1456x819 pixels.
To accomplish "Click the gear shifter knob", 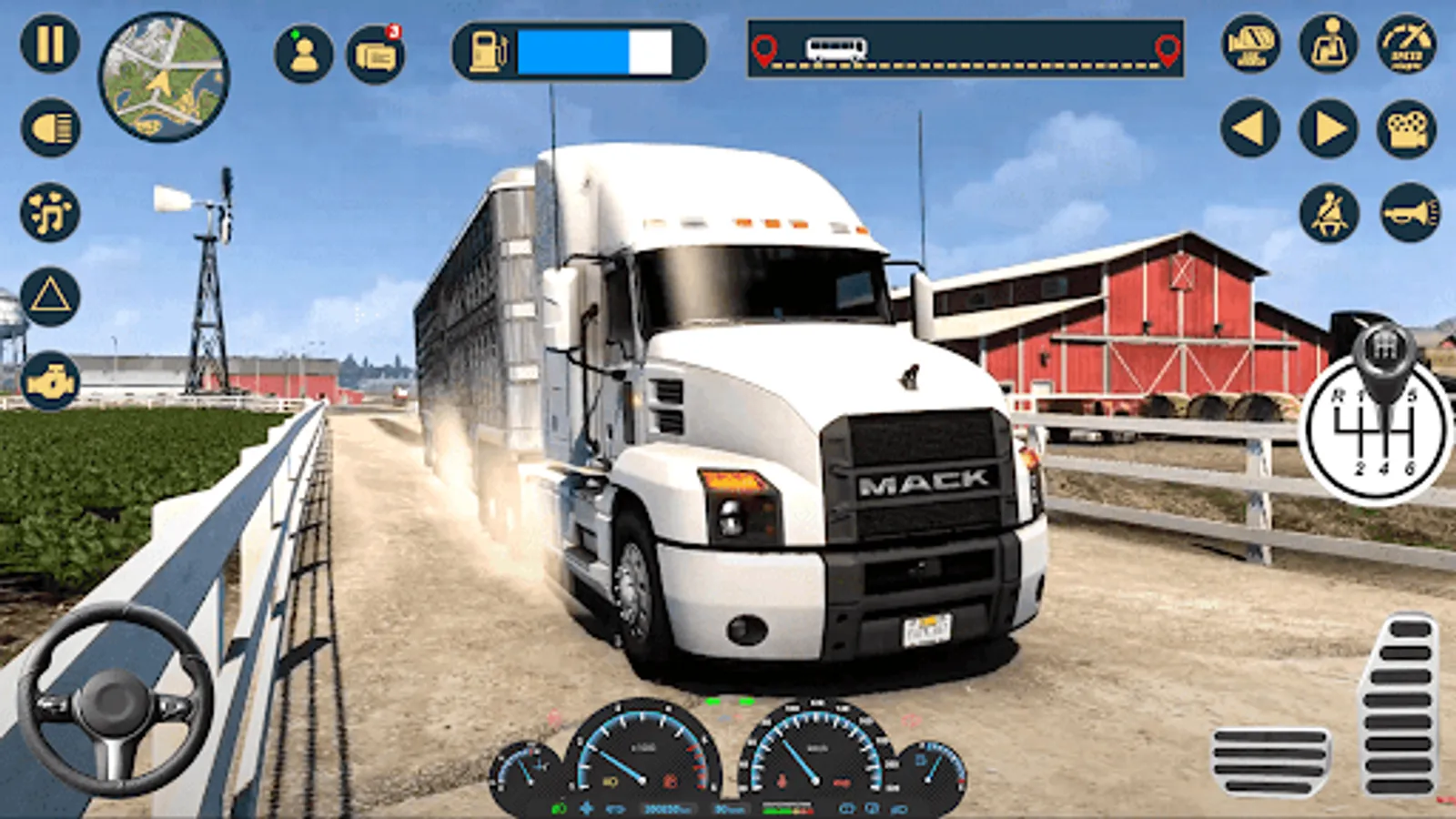I will pyautogui.click(x=1383, y=350).
